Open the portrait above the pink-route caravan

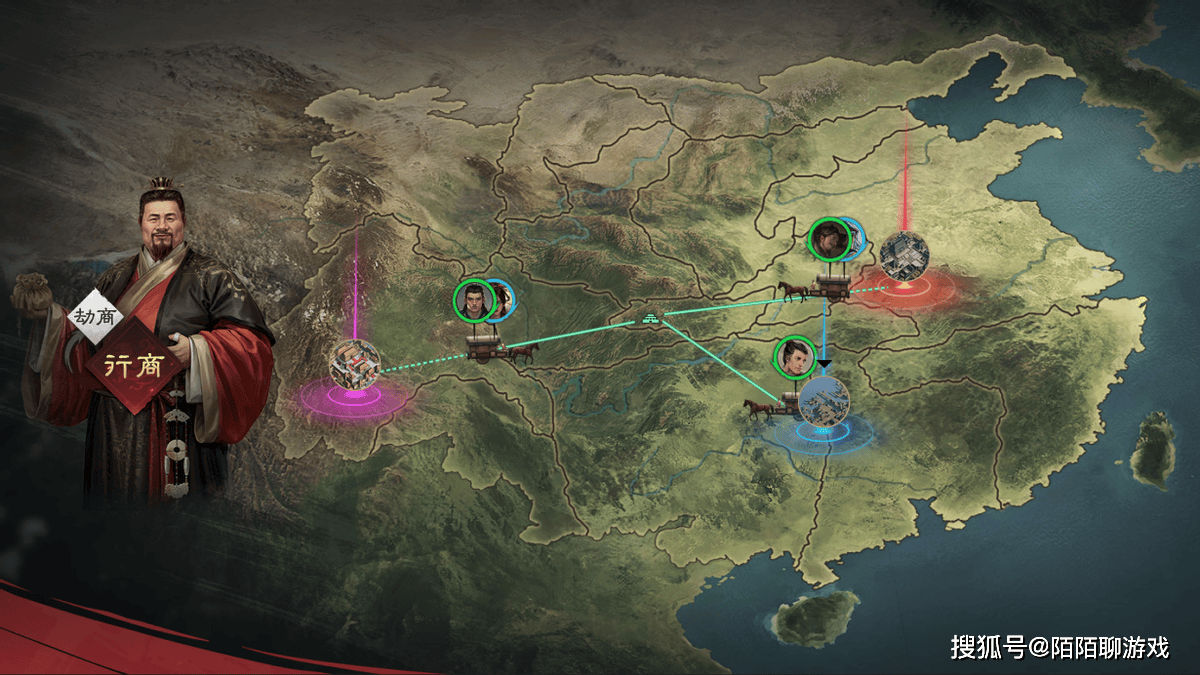pyautogui.click(x=475, y=300)
